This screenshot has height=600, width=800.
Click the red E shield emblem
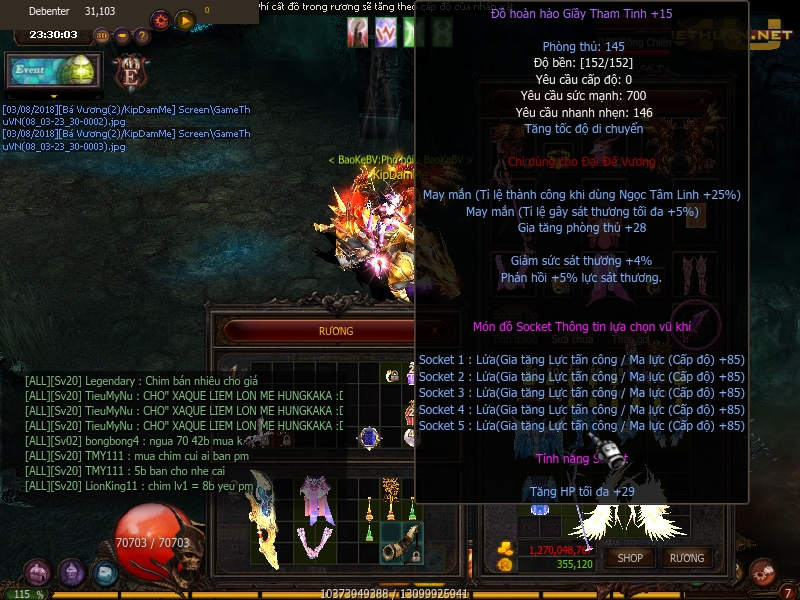click(130, 72)
